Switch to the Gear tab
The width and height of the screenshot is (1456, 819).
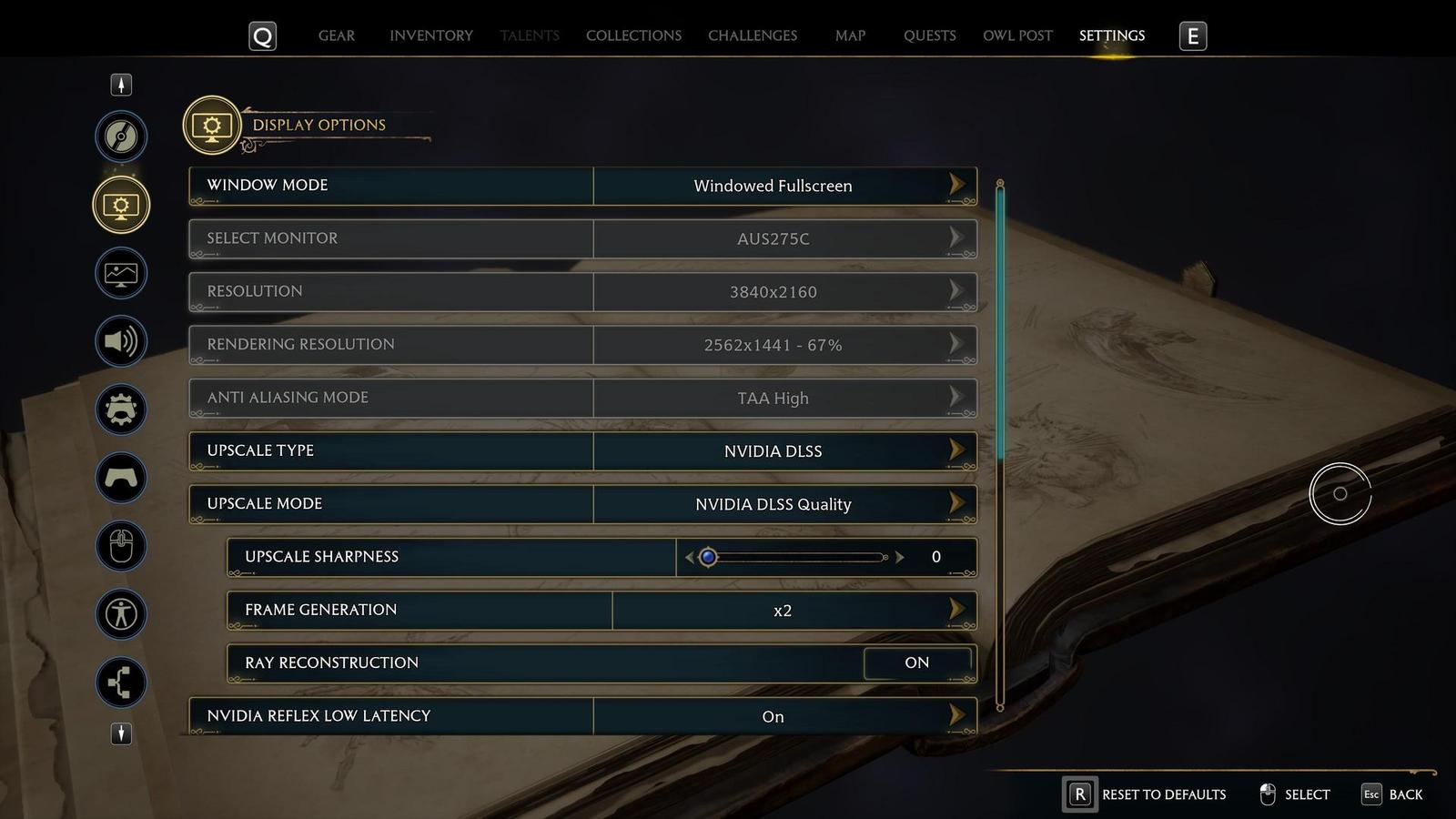tap(337, 35)
